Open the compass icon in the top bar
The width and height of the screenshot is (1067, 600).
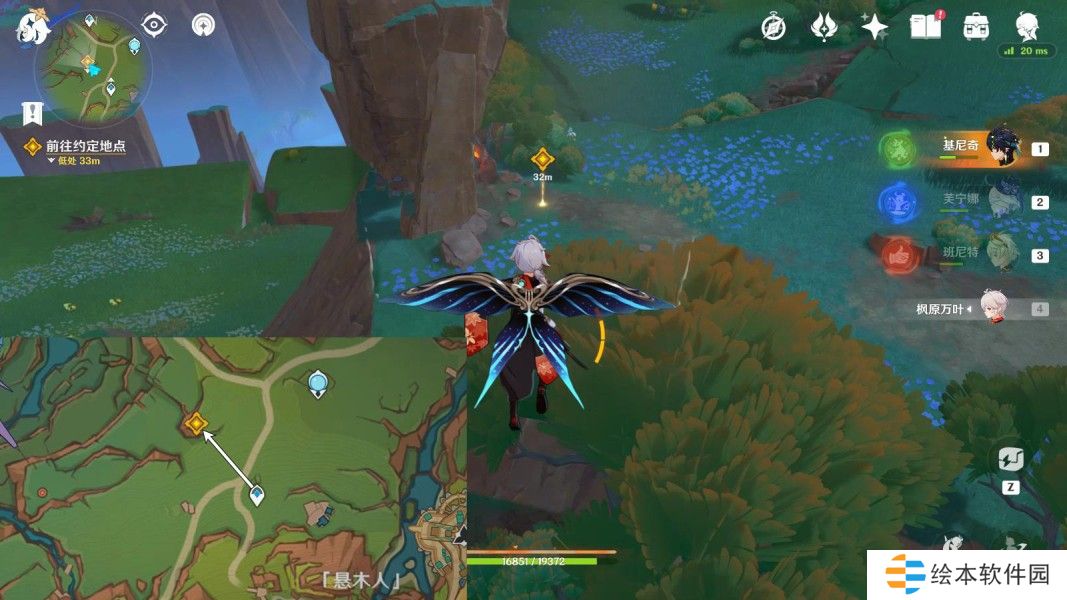pos(772,27)
